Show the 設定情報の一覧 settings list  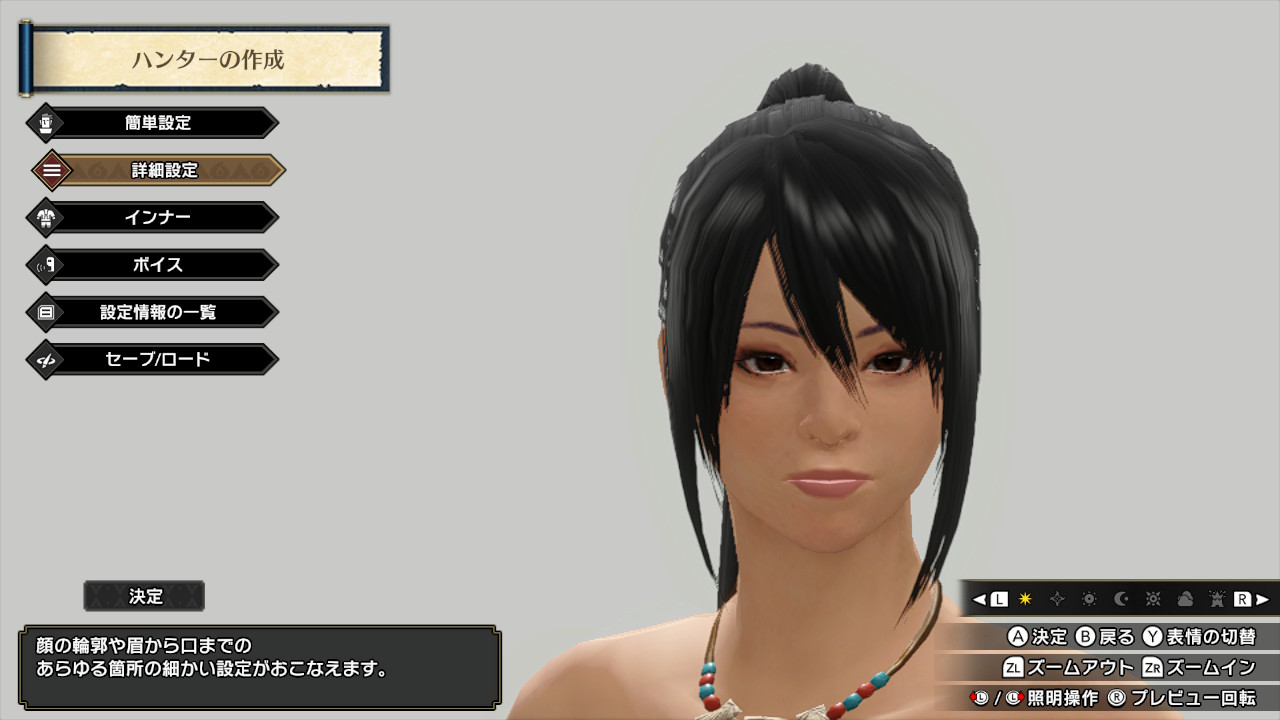(x=158, y=312)
